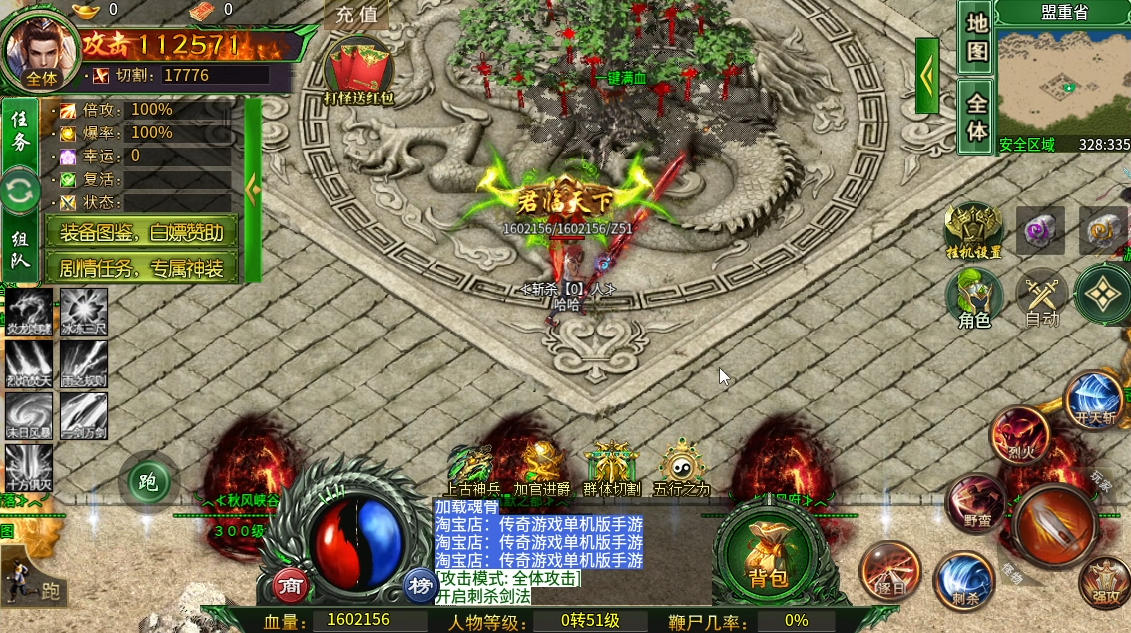The image size is (1131, 633).
Task: Open the 上古神兵 ancient weapon icon
Action: click(x=469, y=467)
